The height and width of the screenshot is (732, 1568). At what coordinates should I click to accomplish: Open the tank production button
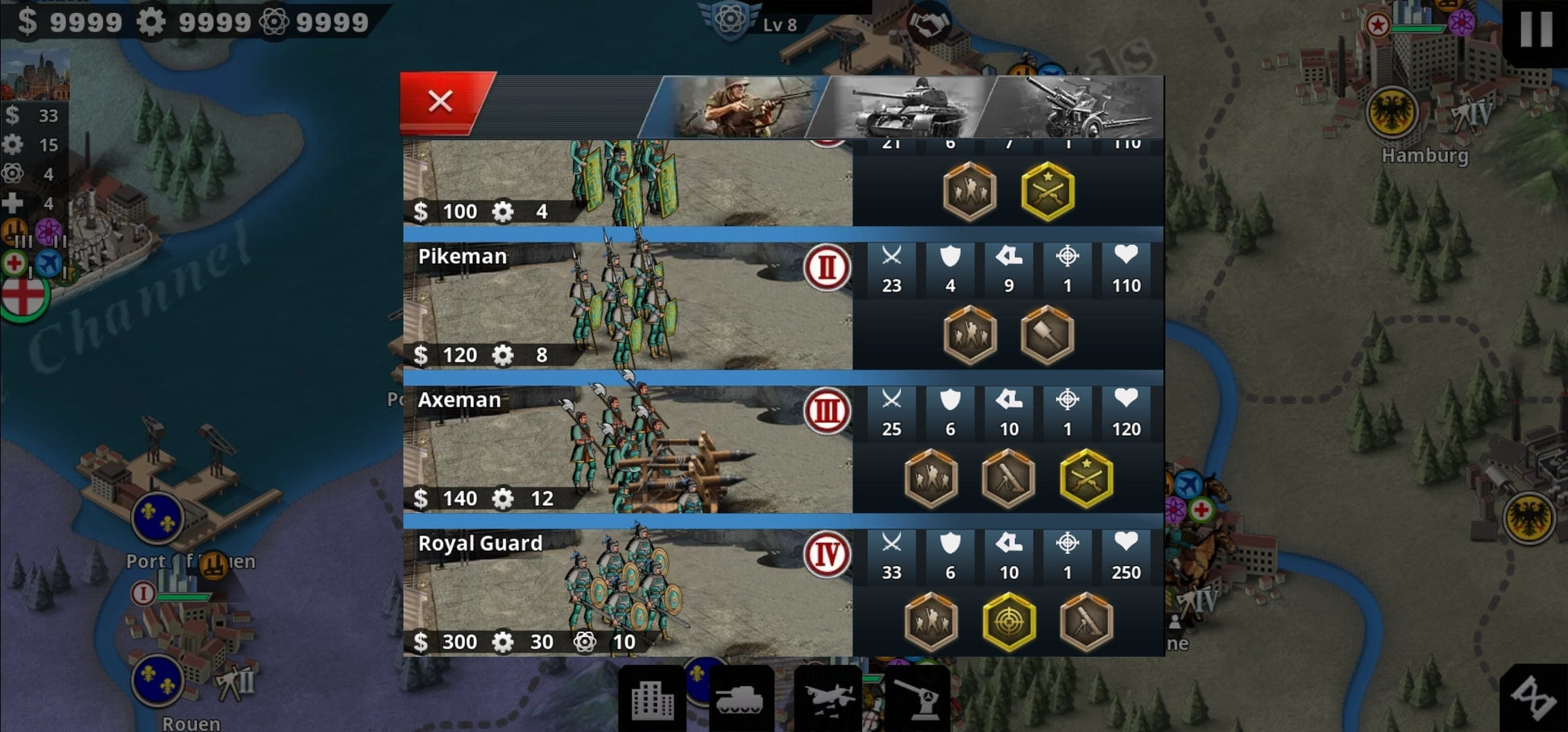point(740,699)
